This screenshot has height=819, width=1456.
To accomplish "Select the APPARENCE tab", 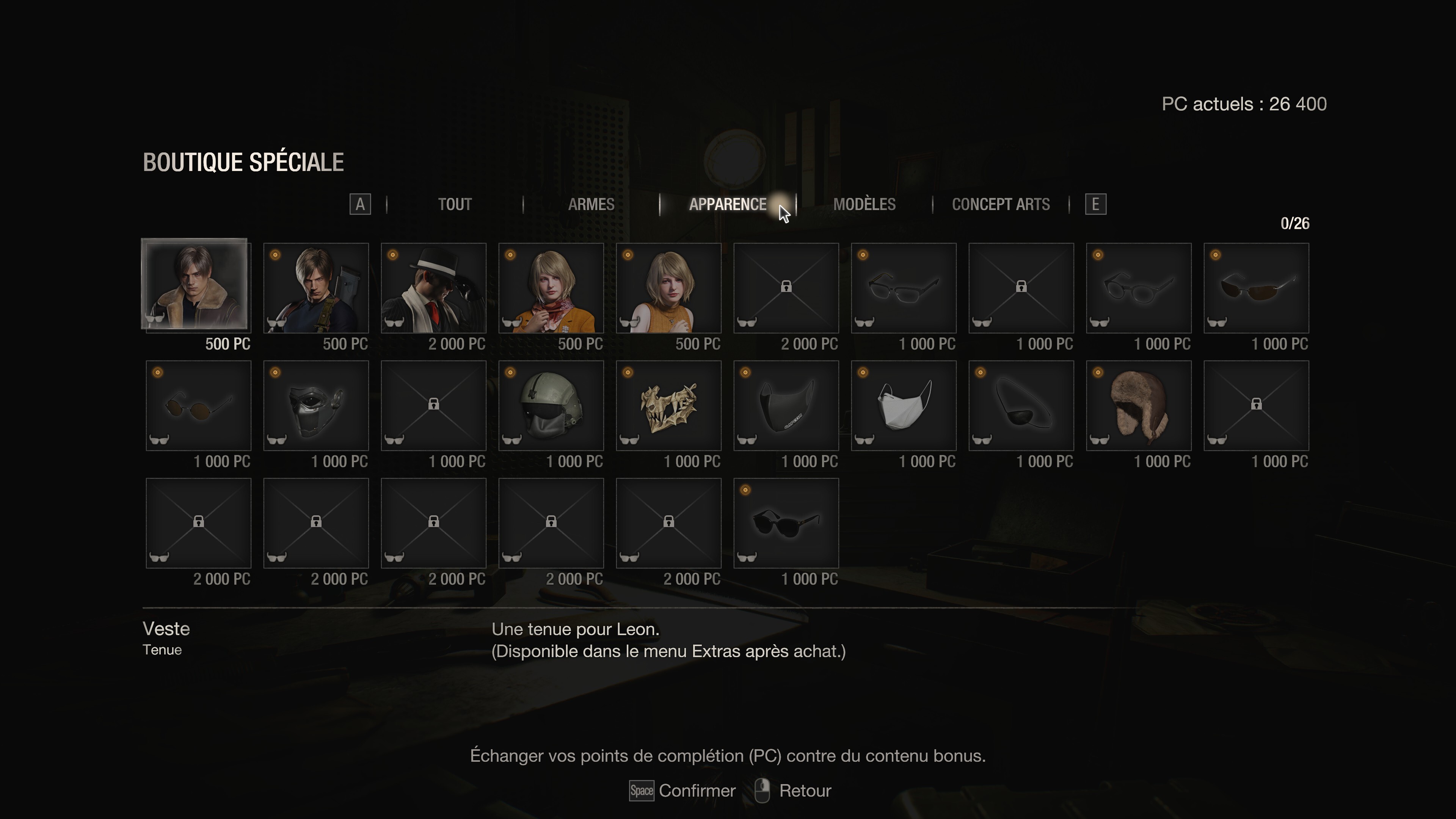I will coord(728,204).
